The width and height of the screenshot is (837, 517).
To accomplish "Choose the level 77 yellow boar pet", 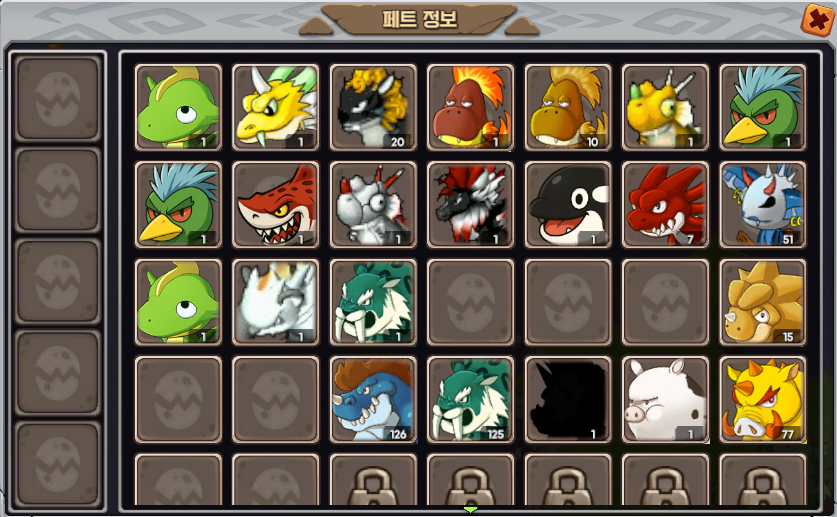I will click(x=762, y=399).
